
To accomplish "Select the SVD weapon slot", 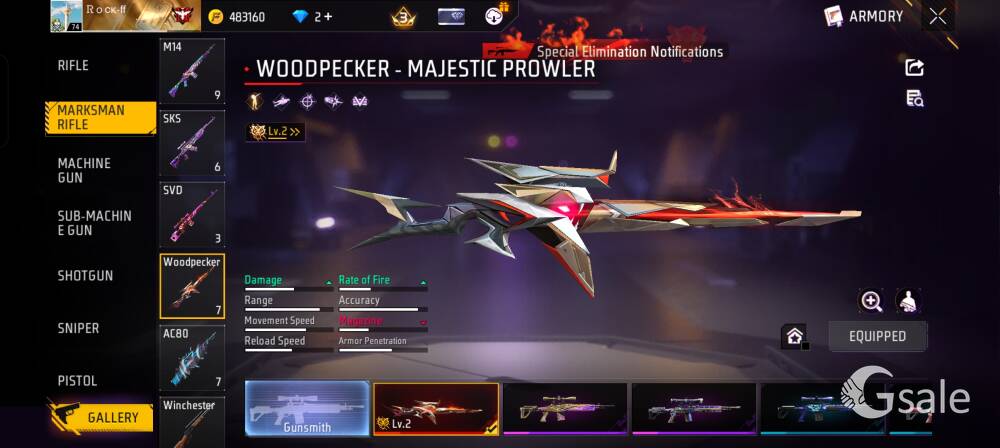I will coord(192,214).
